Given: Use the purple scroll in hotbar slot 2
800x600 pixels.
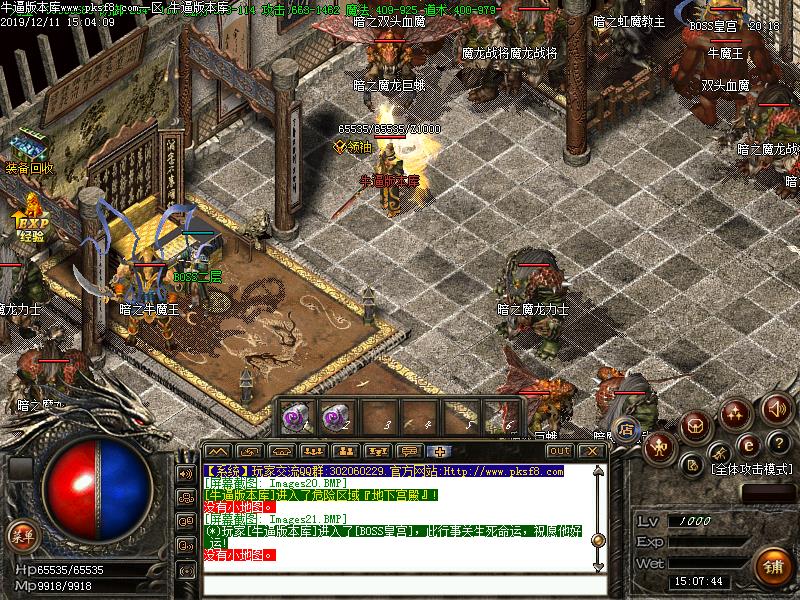Looking at the screenshot, I should (x=335, y=416).
